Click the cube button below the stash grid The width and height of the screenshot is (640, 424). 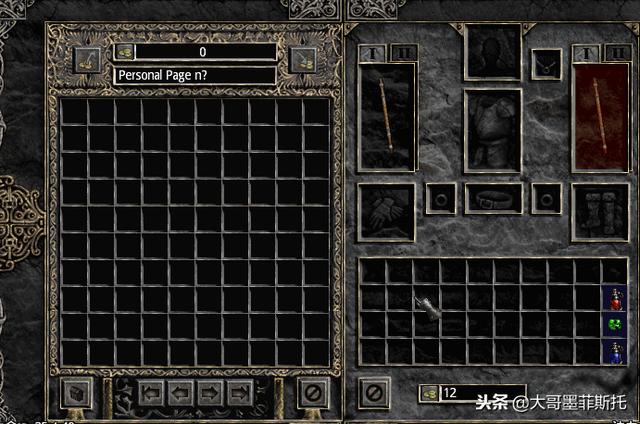click(x=76, y=393)
